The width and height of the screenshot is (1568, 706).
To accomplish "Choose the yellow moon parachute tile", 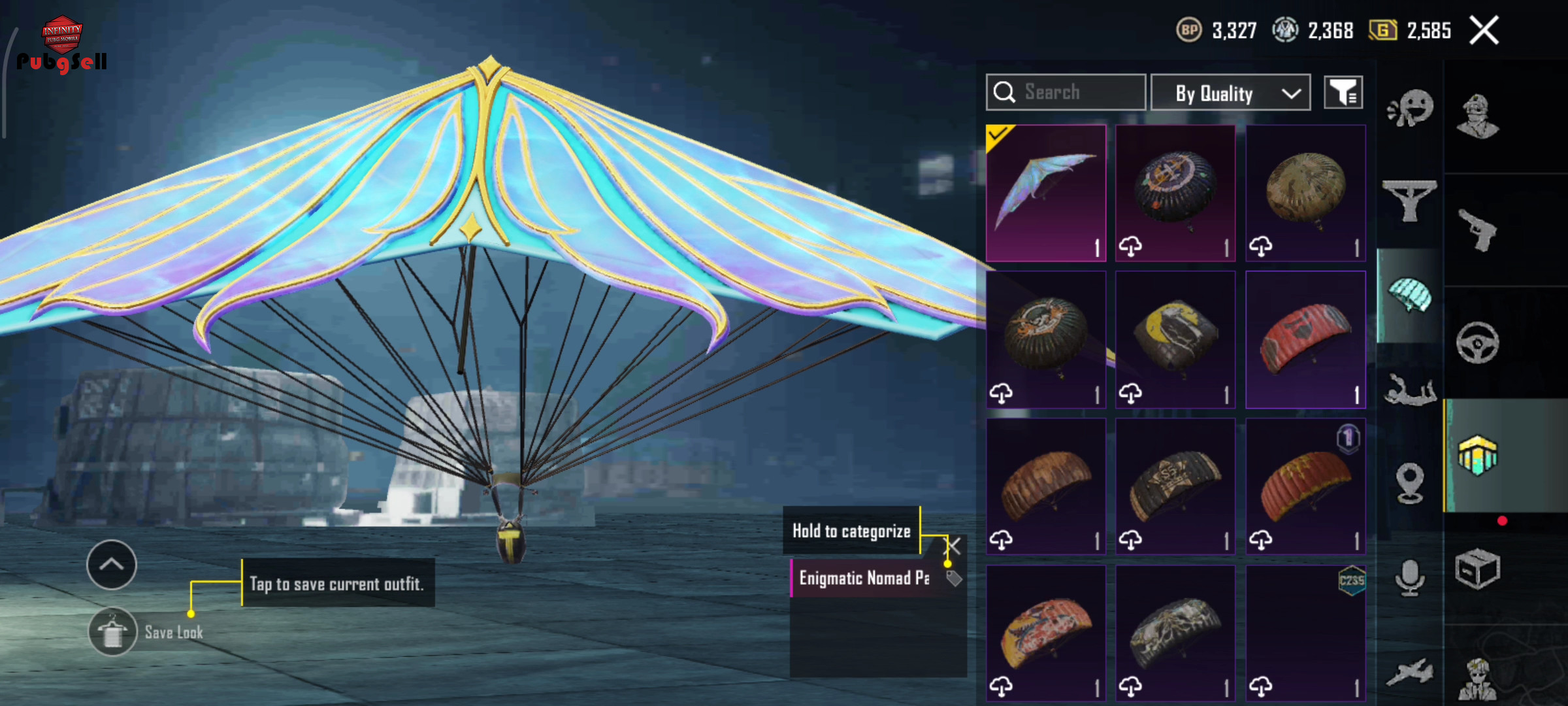I will [x=1175, y=339].
